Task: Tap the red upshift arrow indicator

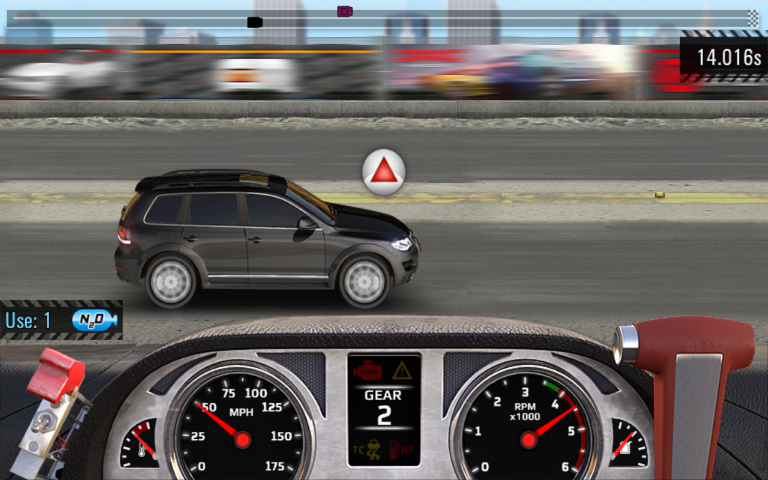Action: pyautogui.click(x=384, y=174)
